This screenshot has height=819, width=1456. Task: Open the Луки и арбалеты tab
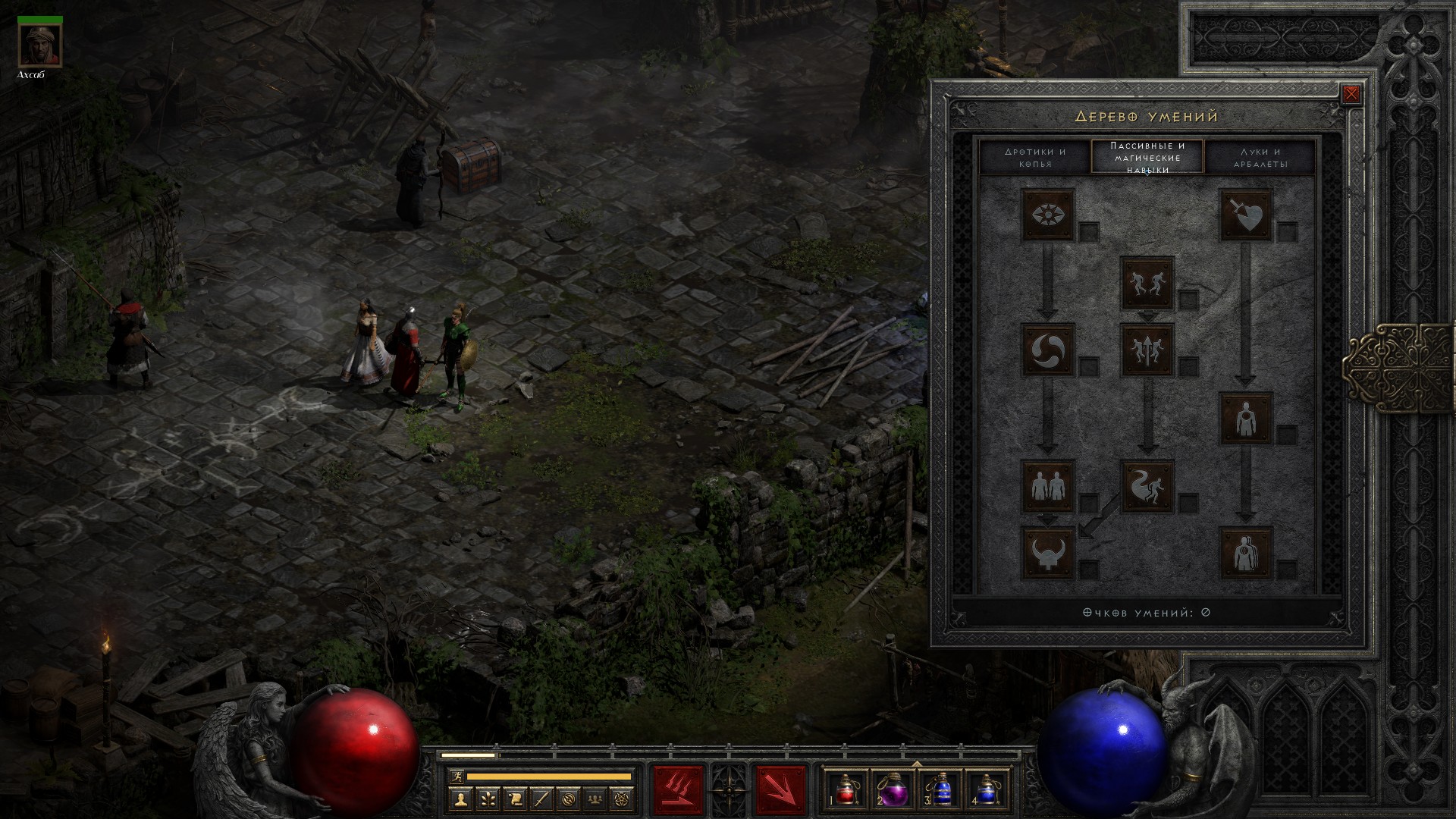pos(1260,158)
